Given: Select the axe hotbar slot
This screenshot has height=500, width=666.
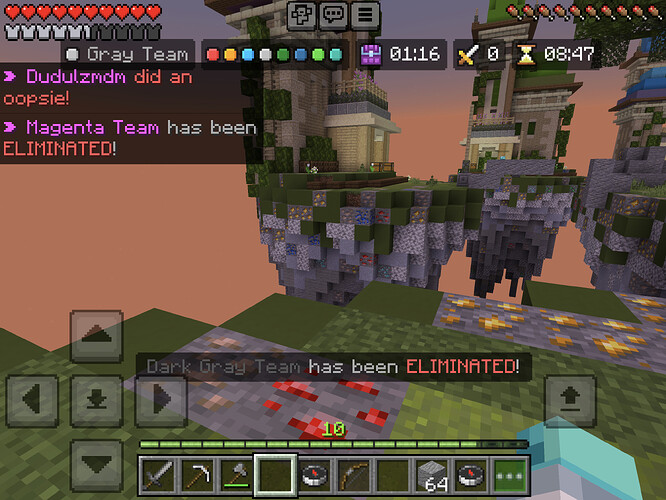Looking at the screenshot, I should [236, 473].
